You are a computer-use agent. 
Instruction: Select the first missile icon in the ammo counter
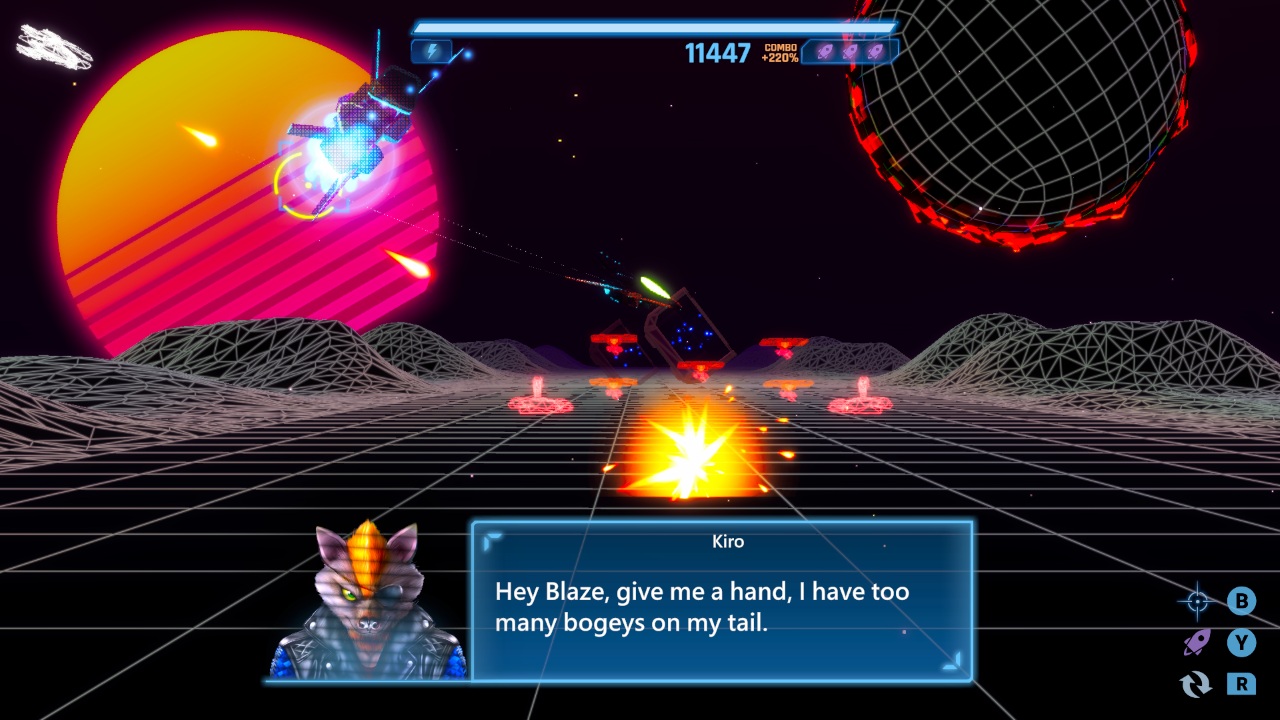tap(823, 51)
